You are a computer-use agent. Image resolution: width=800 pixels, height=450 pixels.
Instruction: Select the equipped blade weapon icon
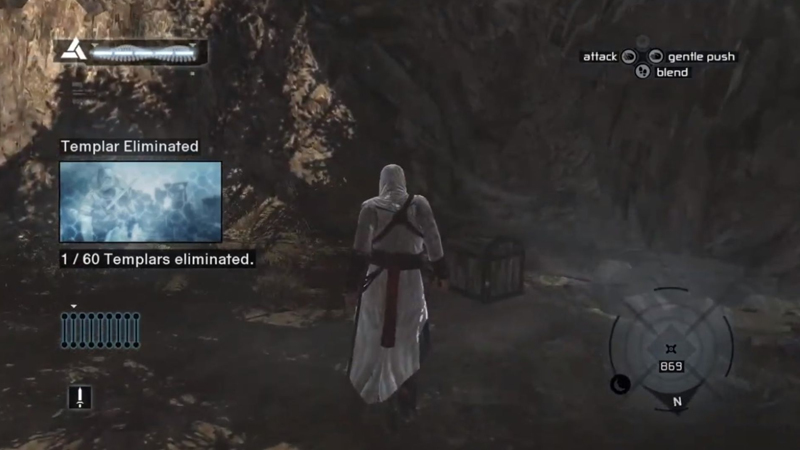[79, 397]
